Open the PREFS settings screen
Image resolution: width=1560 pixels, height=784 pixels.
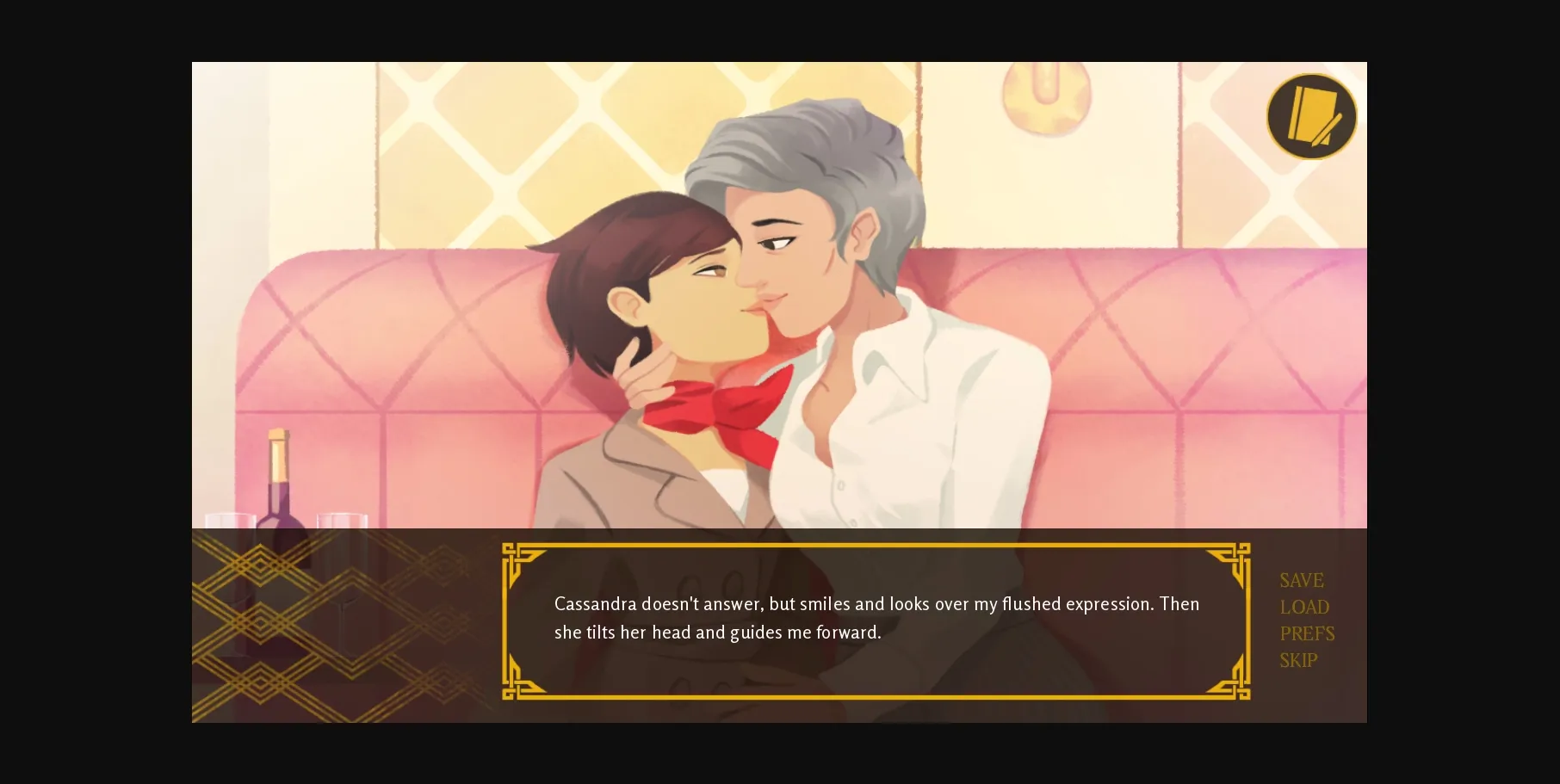pos(1306,633)
